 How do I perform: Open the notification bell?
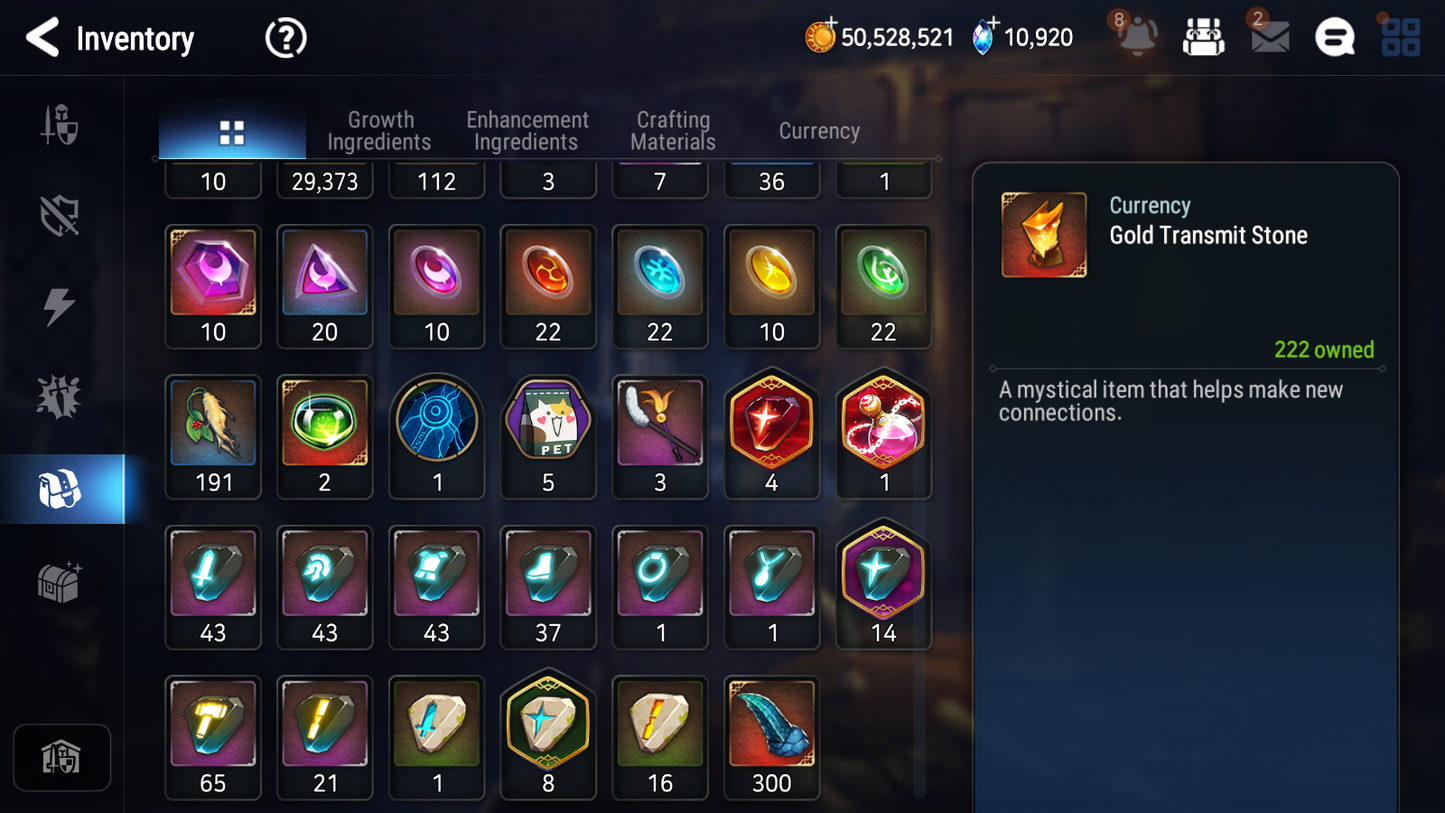click(1137, 37)
